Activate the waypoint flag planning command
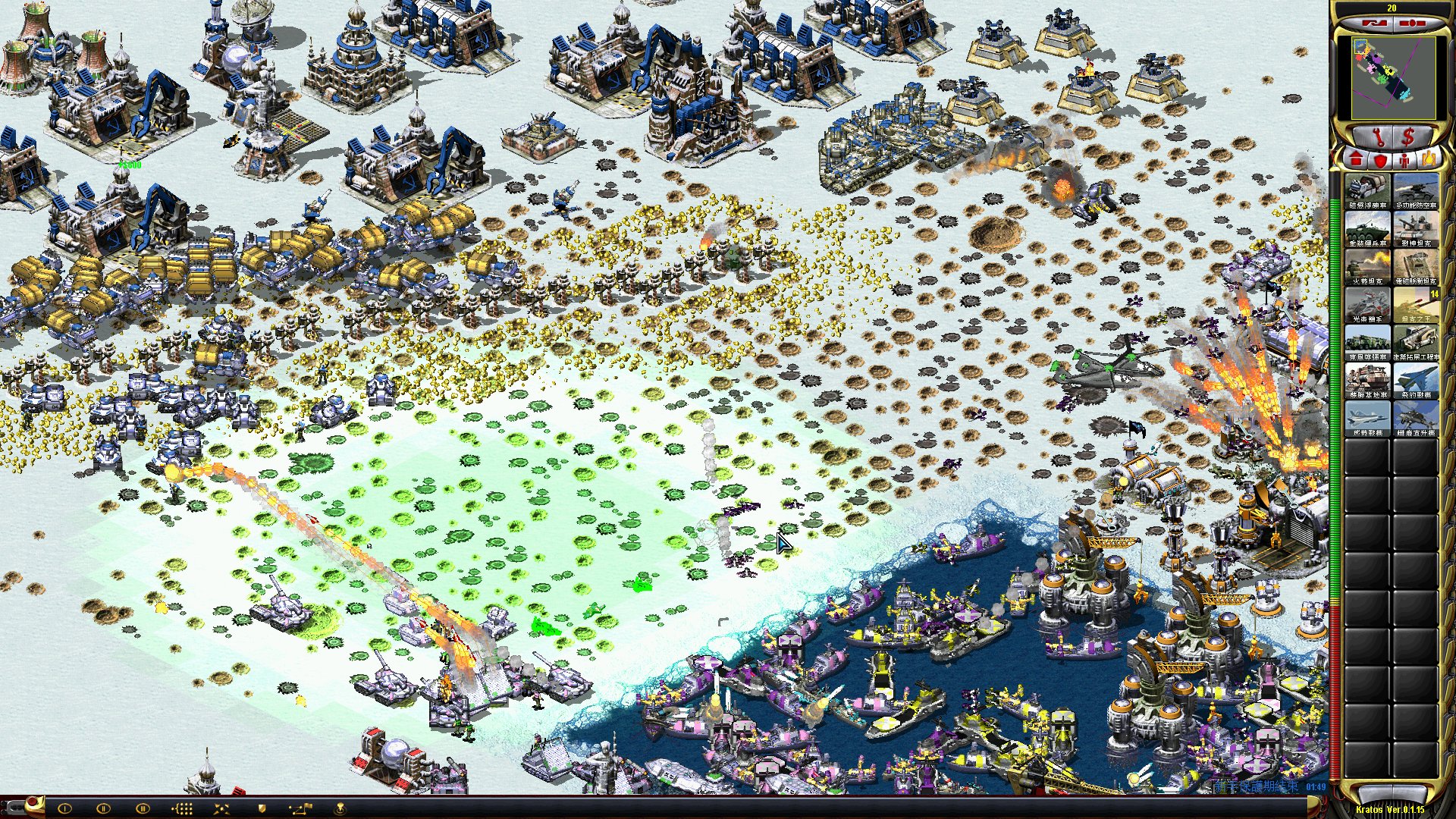Screen dimensions: 1456x819 pos(300,808)
